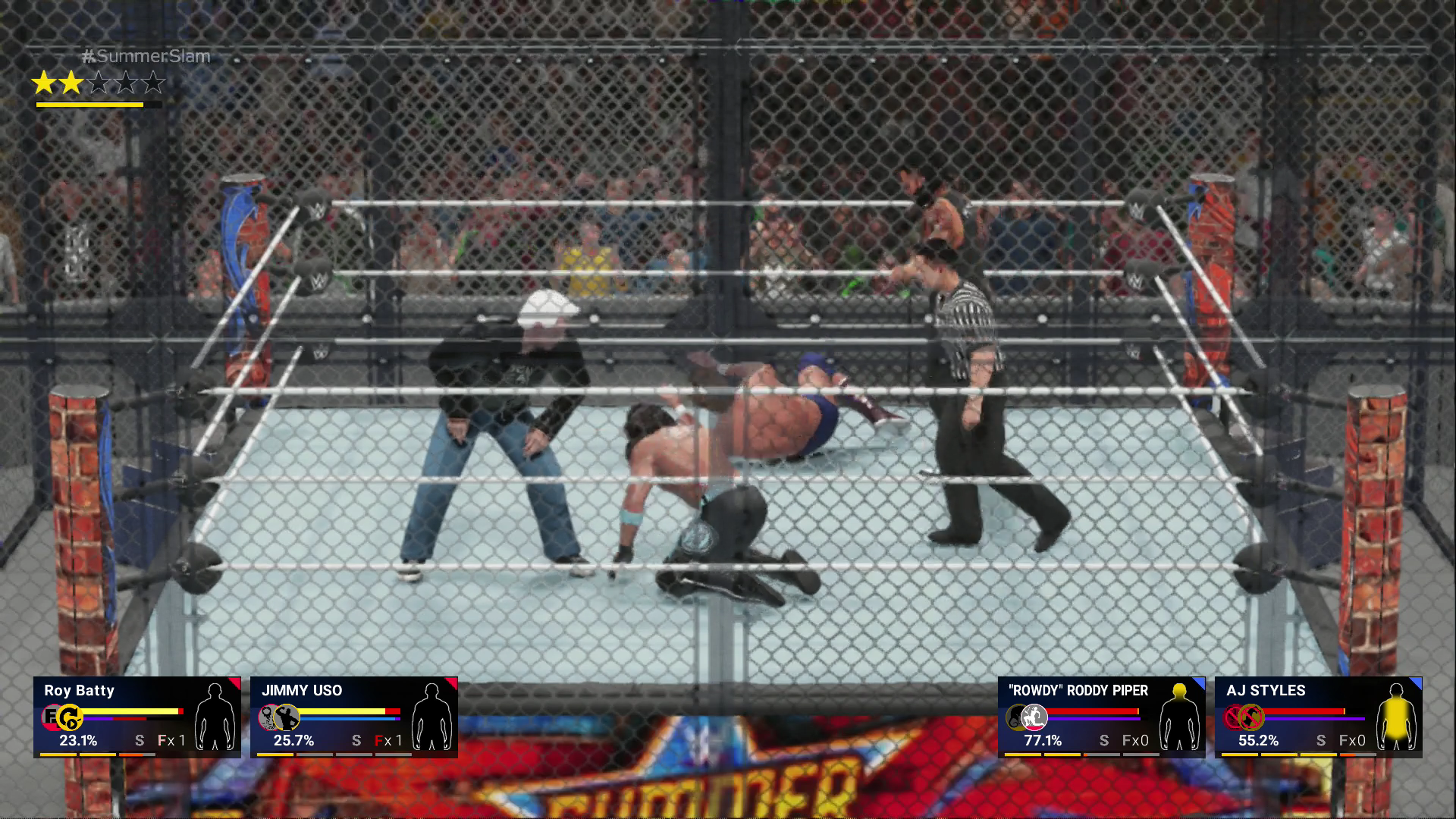Click AJ Styles' yellow body damage silhouette
The height and width of the screenshot is (819, 1456).
1396,717
